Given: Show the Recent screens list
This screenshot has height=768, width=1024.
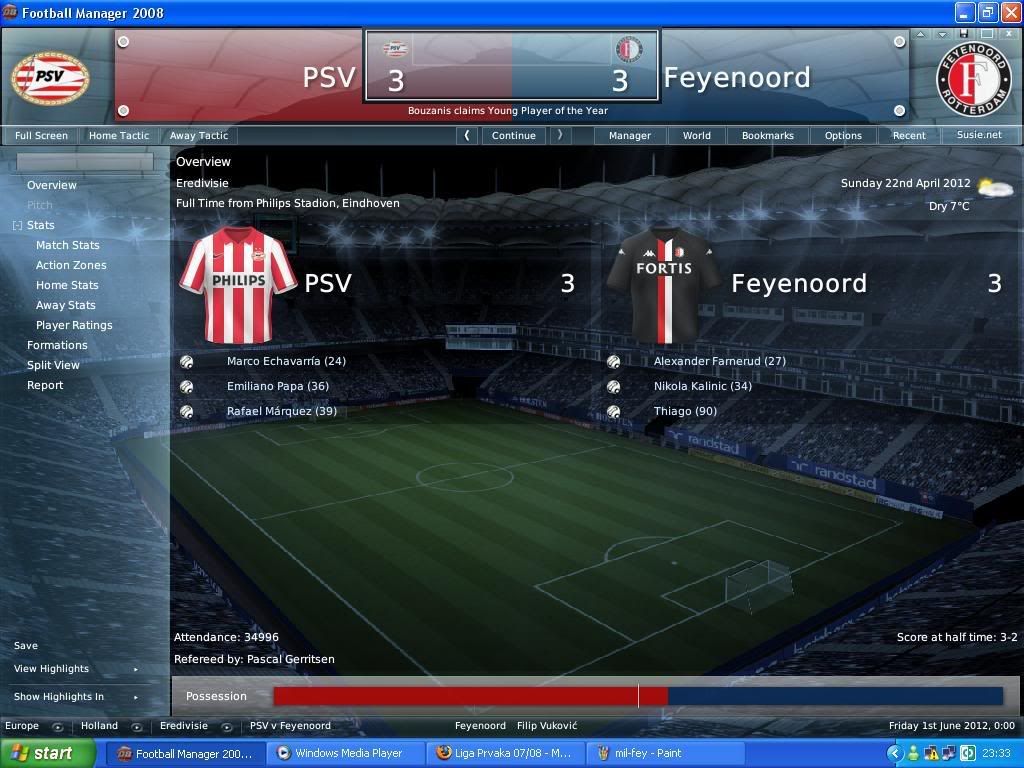Looking at the screenshot, I should click(909, 135).
